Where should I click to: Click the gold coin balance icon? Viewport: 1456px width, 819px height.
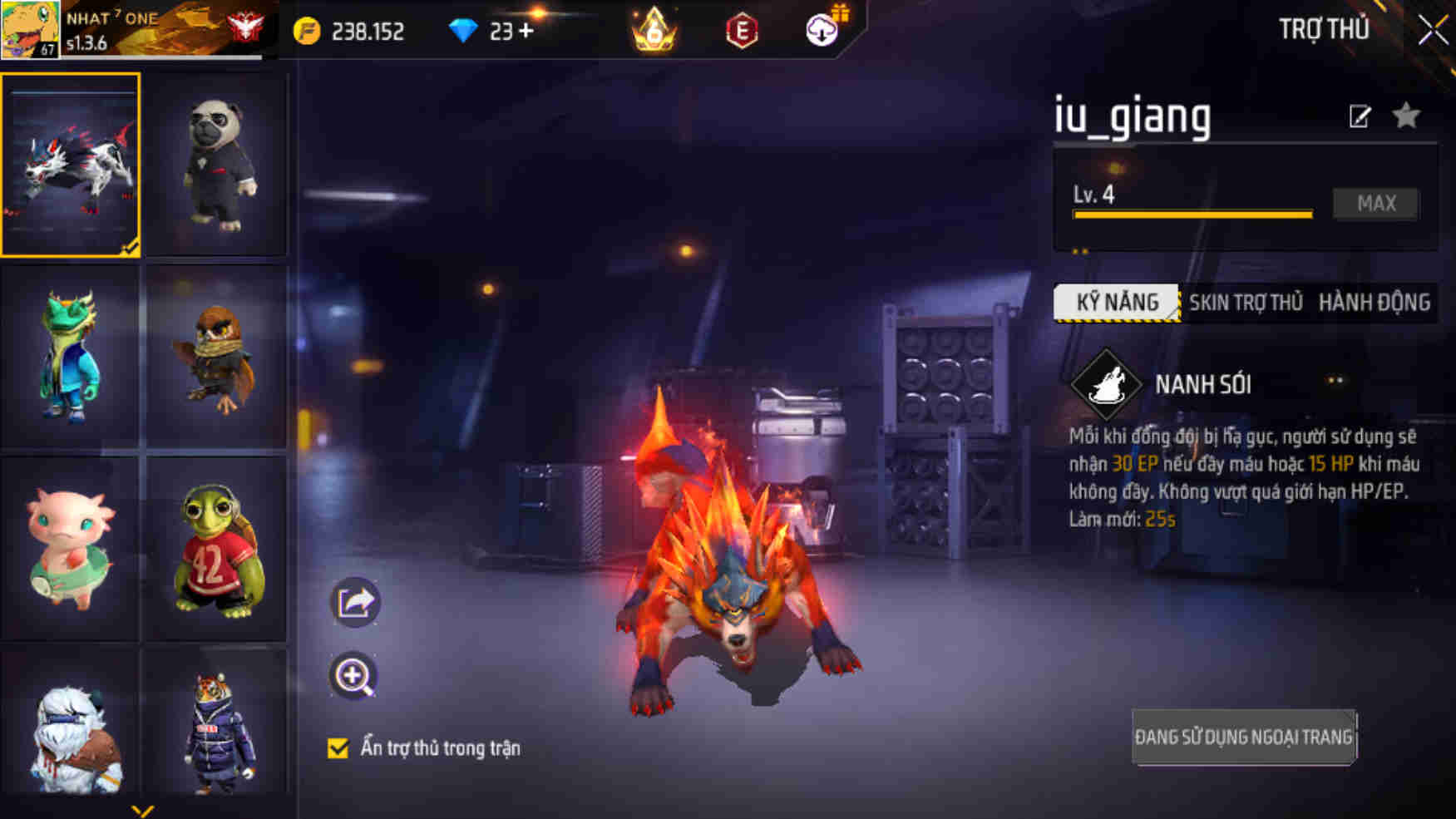(308, 32)
